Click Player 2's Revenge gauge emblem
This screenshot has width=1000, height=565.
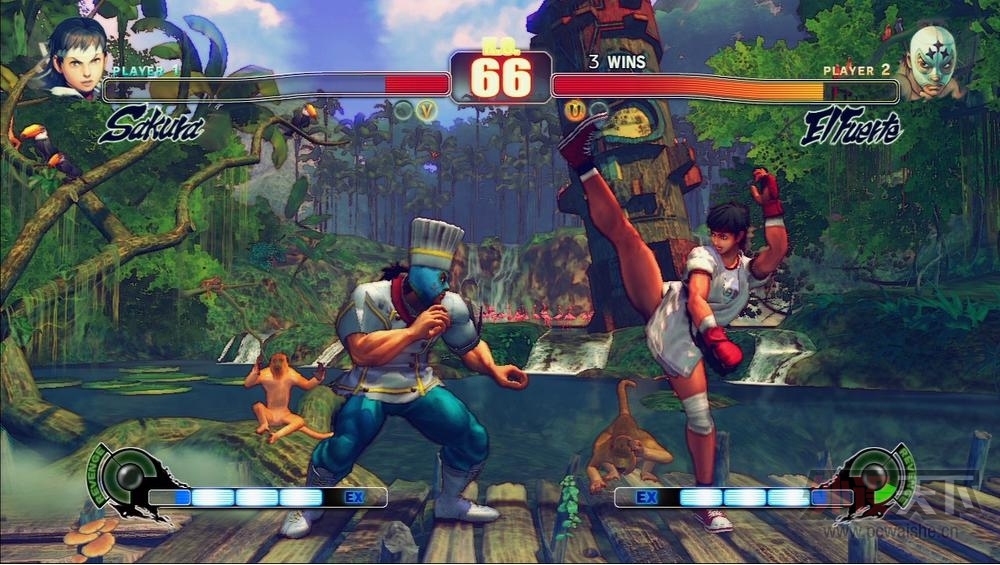[x=873, y=478]
